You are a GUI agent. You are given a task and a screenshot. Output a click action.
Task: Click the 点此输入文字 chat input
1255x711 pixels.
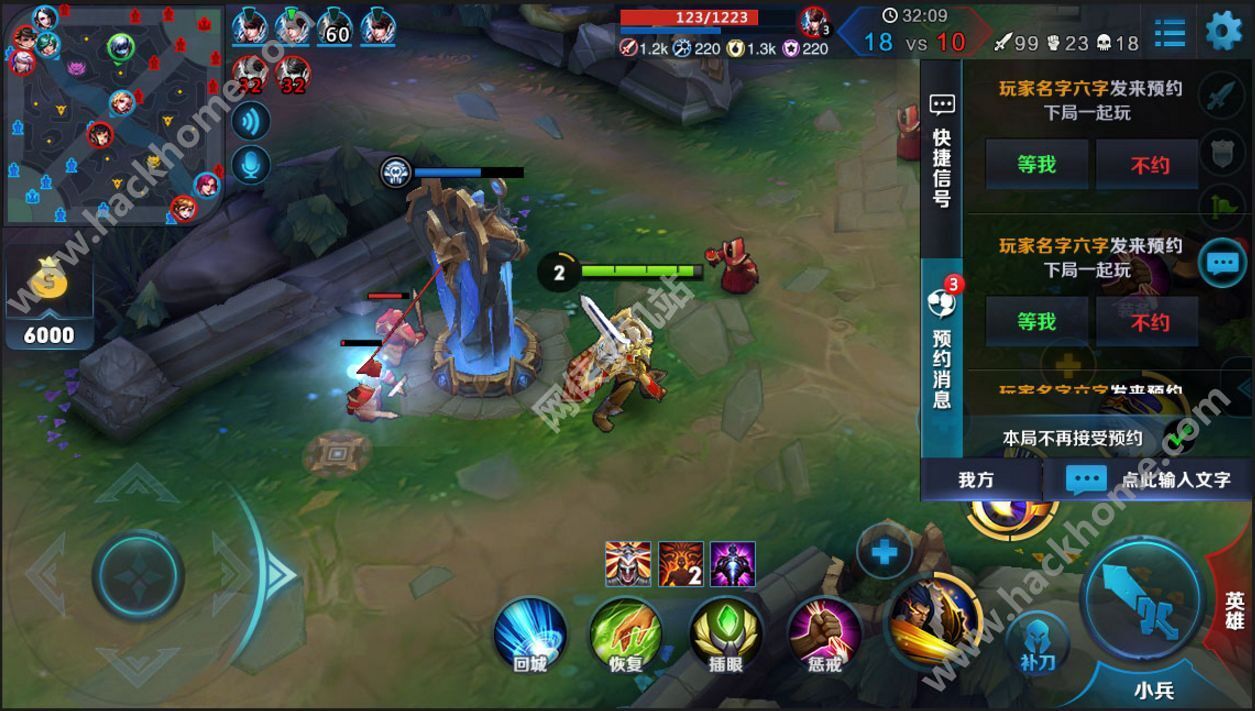point(1150,480)
